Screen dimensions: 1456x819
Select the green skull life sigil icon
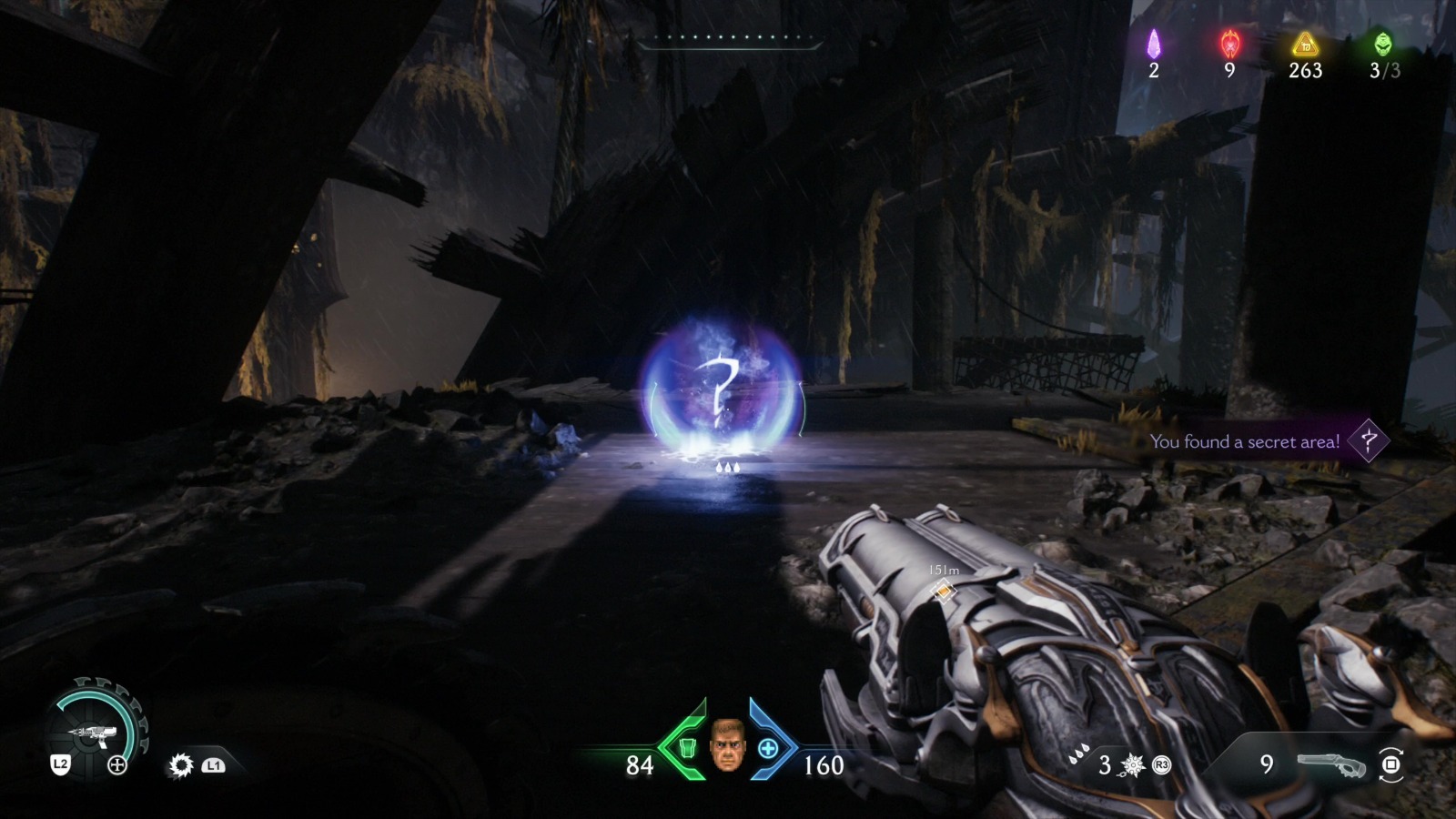click(x=1383, y=44)
